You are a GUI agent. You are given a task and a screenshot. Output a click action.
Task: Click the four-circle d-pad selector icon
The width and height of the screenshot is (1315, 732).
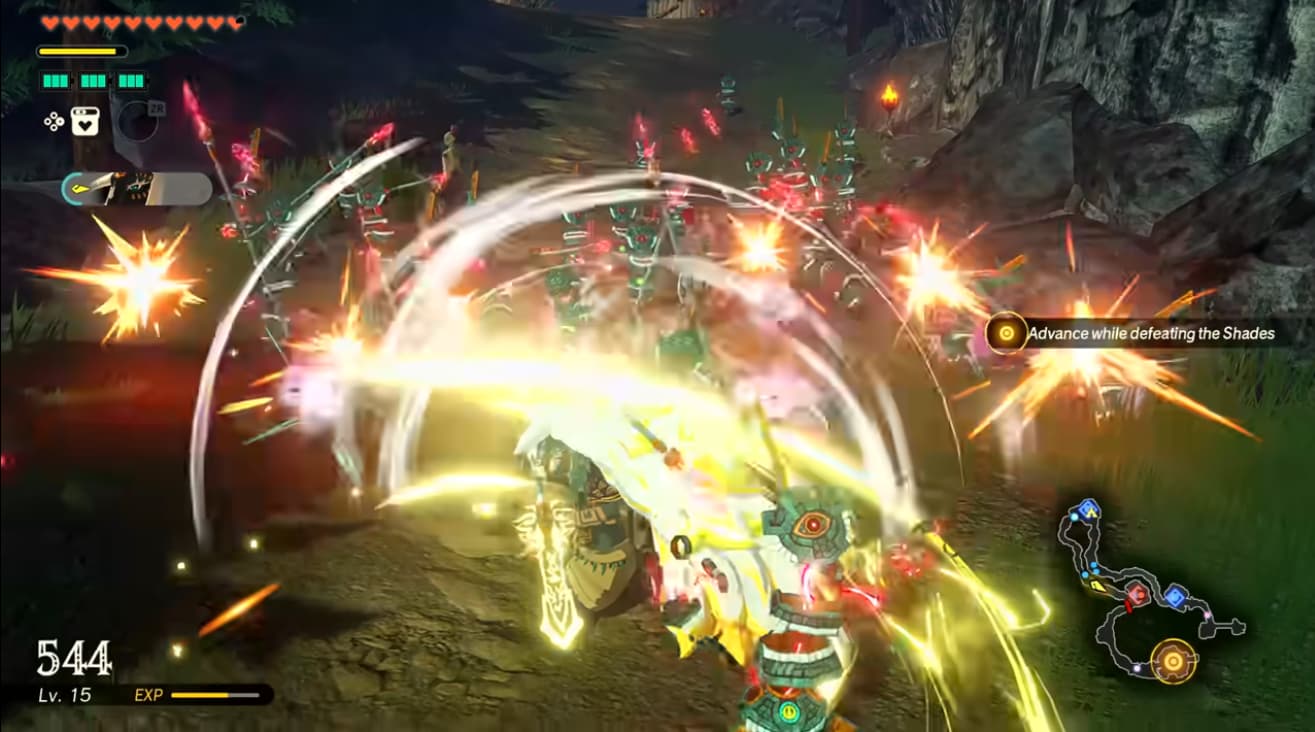coord(53,122)
